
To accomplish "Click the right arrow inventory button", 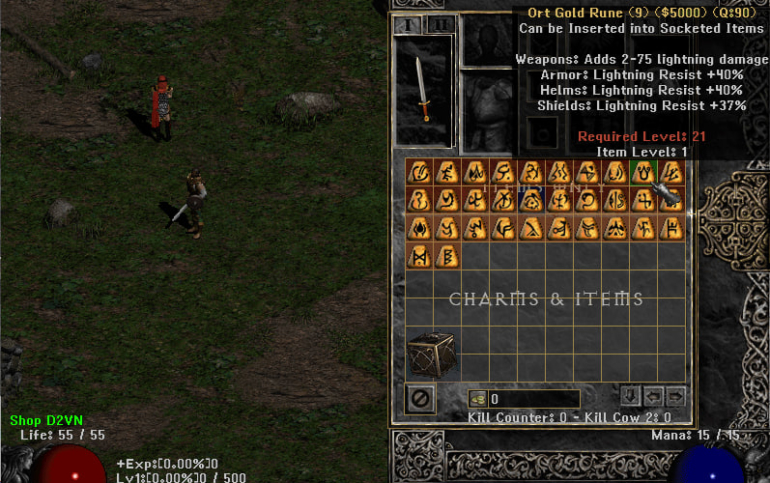I will coord(676,395).
